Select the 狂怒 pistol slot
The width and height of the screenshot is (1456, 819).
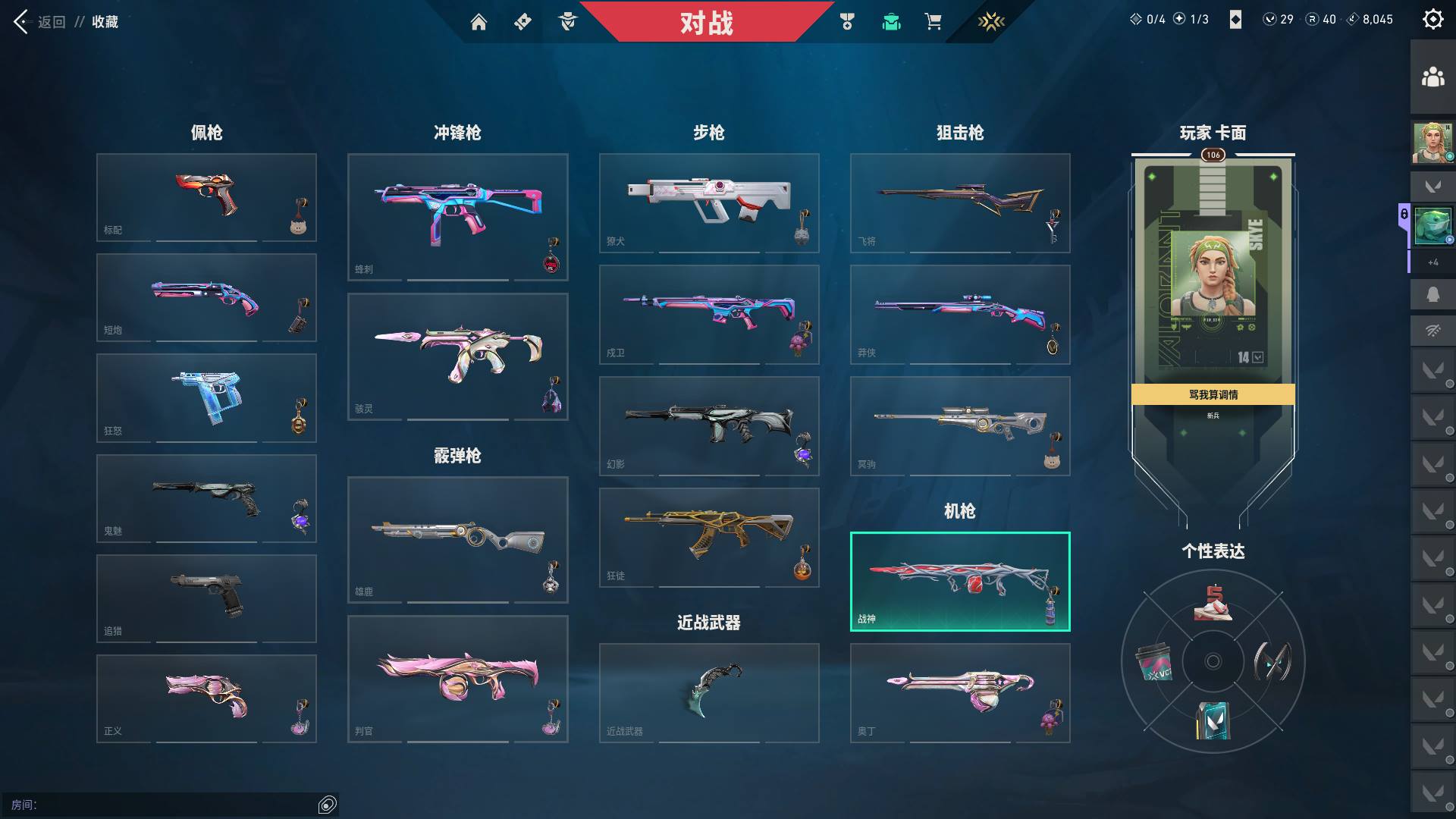click(206, 397)
